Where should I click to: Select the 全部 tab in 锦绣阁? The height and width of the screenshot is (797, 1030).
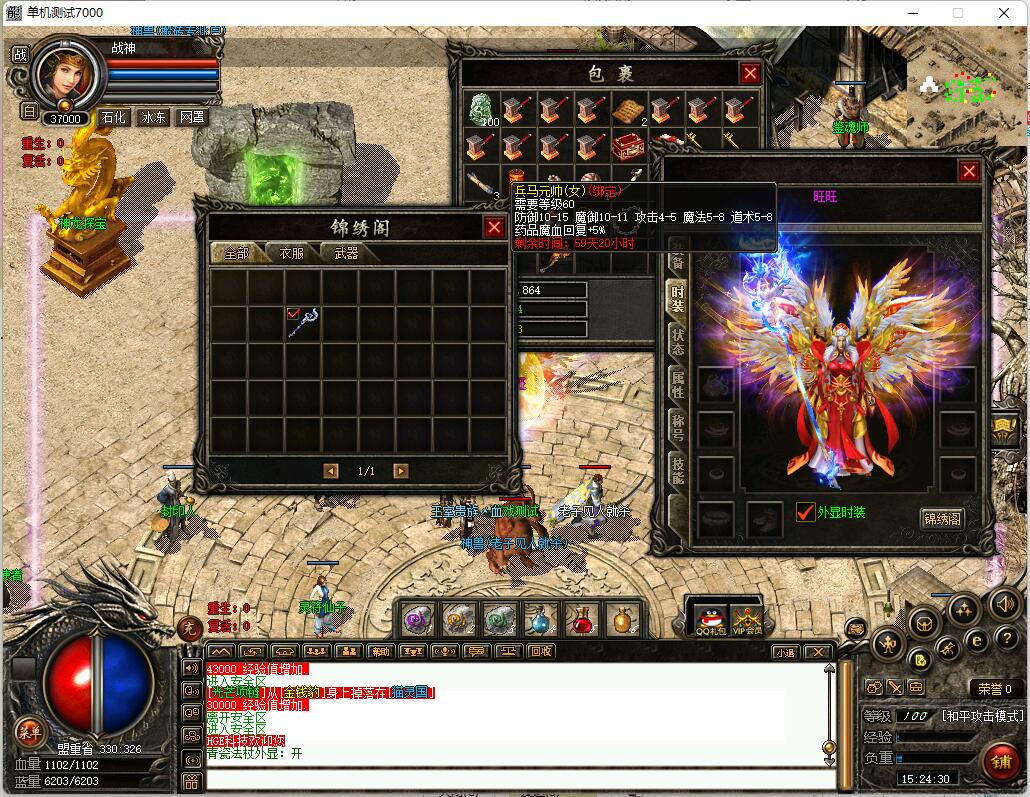coord(236,254)
